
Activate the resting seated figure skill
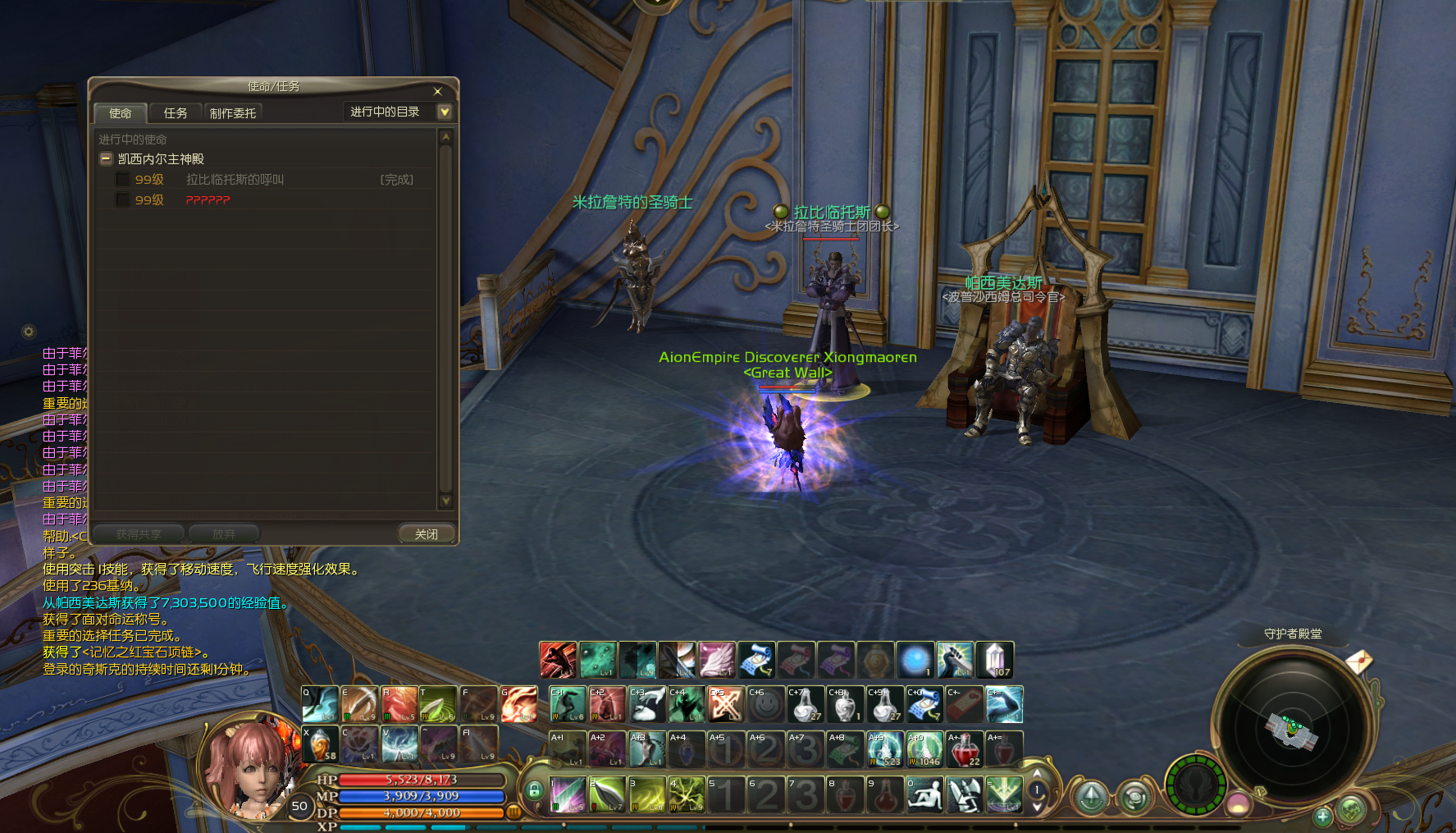click(924, 795)
